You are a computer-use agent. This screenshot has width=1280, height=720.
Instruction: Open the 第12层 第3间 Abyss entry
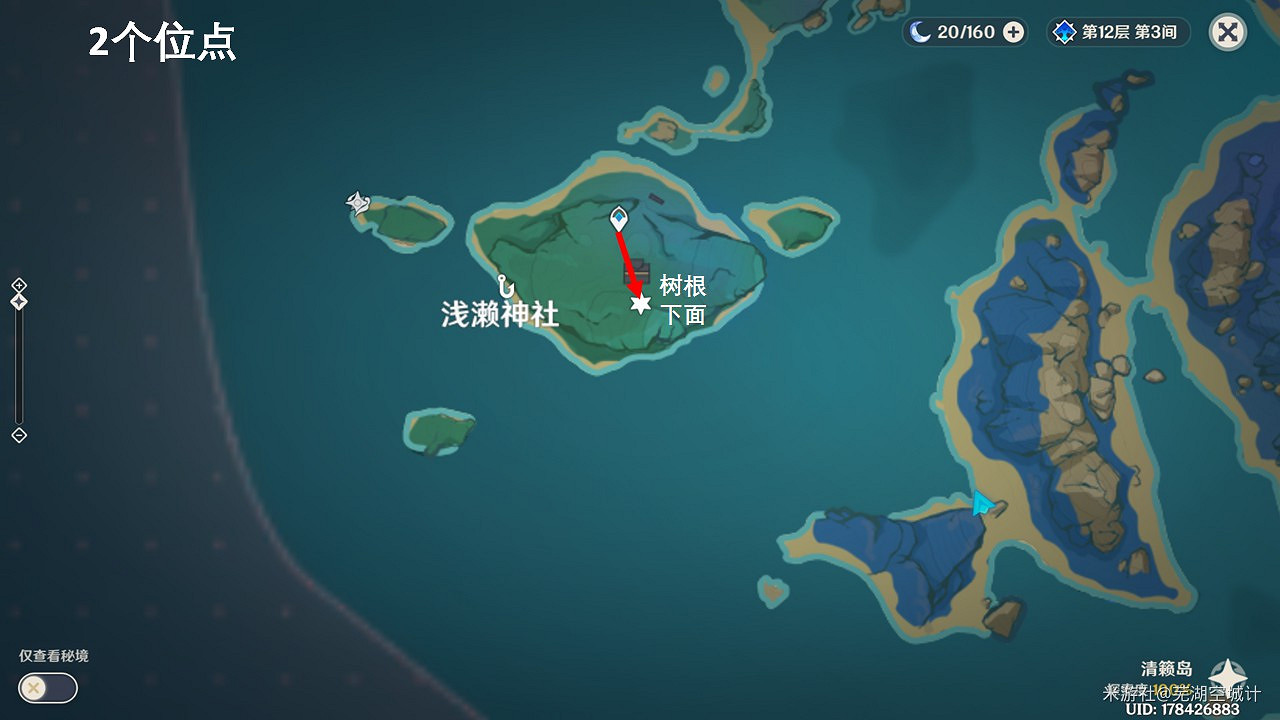coord(1125,32)
